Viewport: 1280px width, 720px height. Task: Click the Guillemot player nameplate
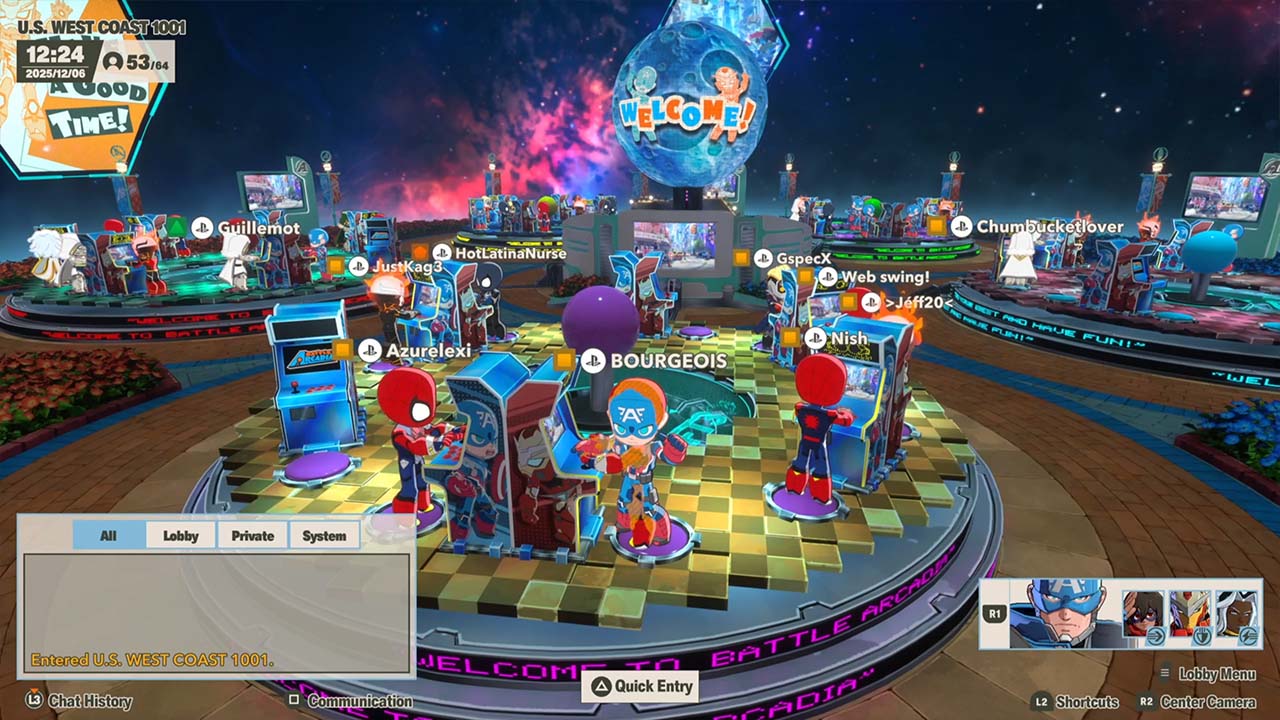pos(258,228)
